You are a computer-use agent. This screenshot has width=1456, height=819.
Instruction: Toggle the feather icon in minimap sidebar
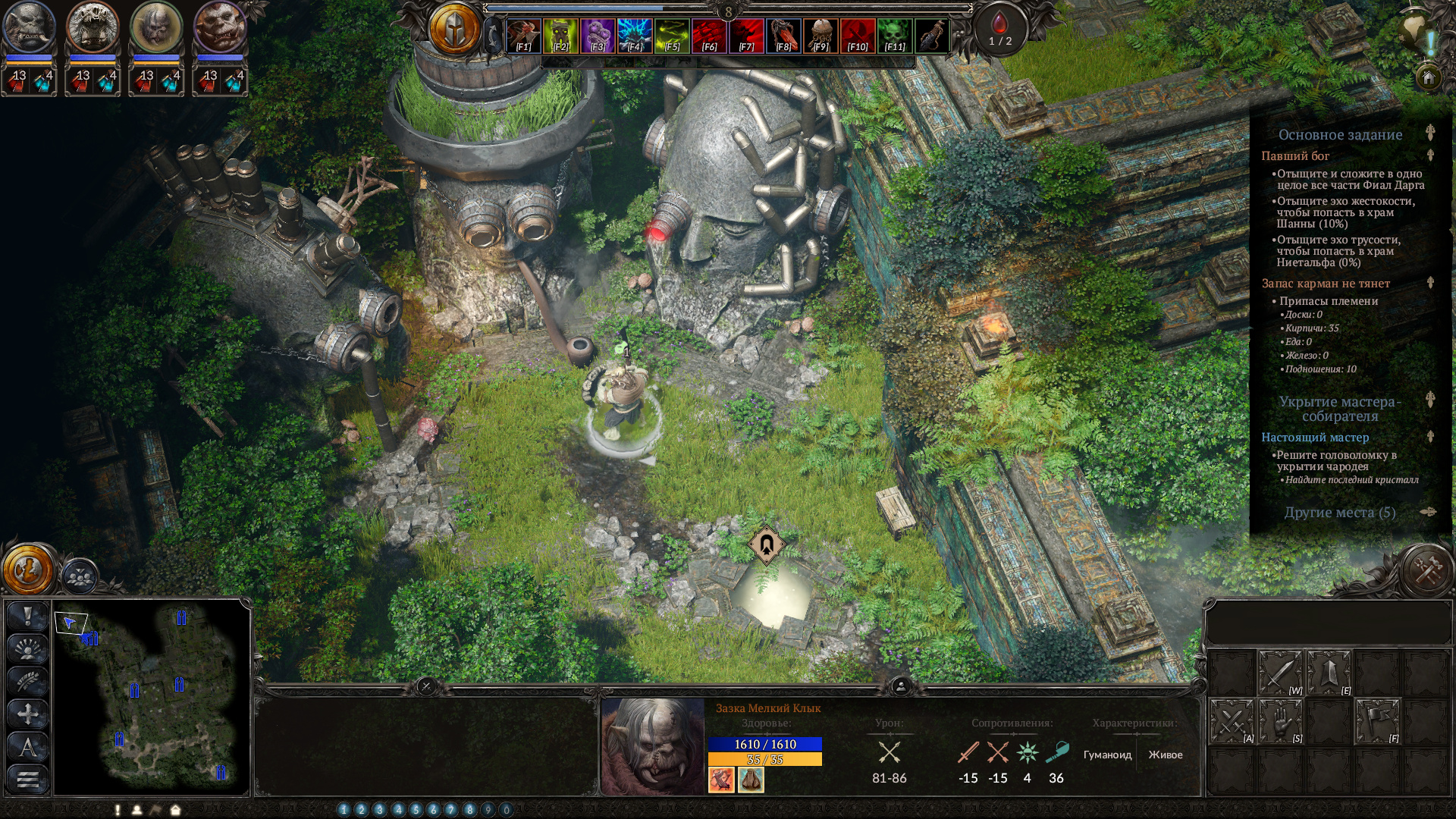(28, 679)
